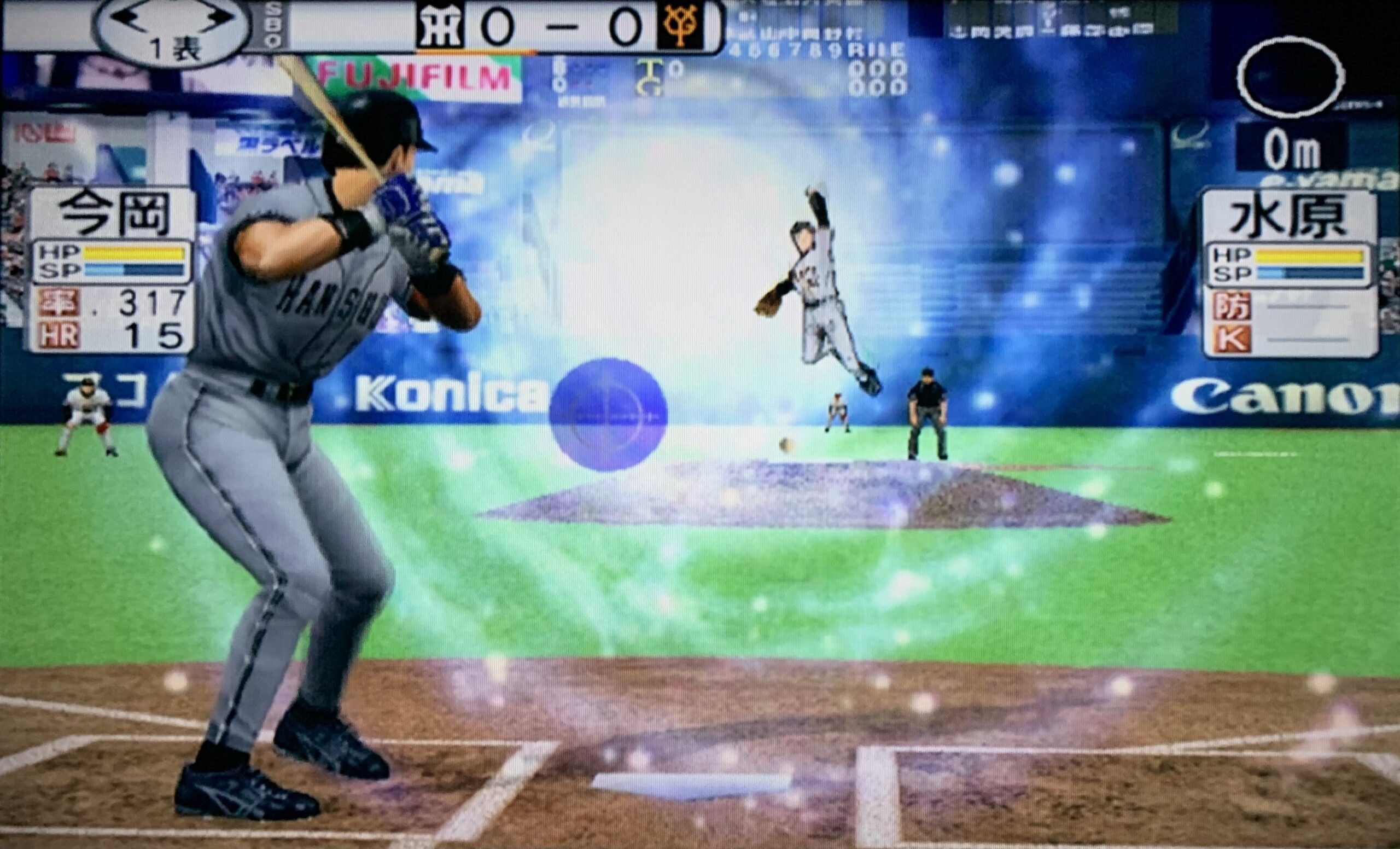Click the dark circular indicator with white outline
1400x849 pixels.
click(x=1290, y=78)
